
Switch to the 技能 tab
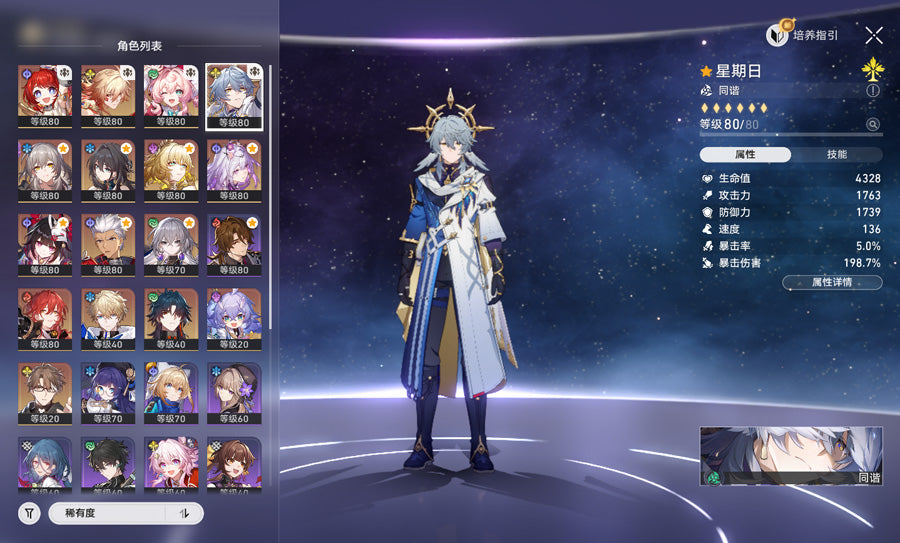click(836, 155)
